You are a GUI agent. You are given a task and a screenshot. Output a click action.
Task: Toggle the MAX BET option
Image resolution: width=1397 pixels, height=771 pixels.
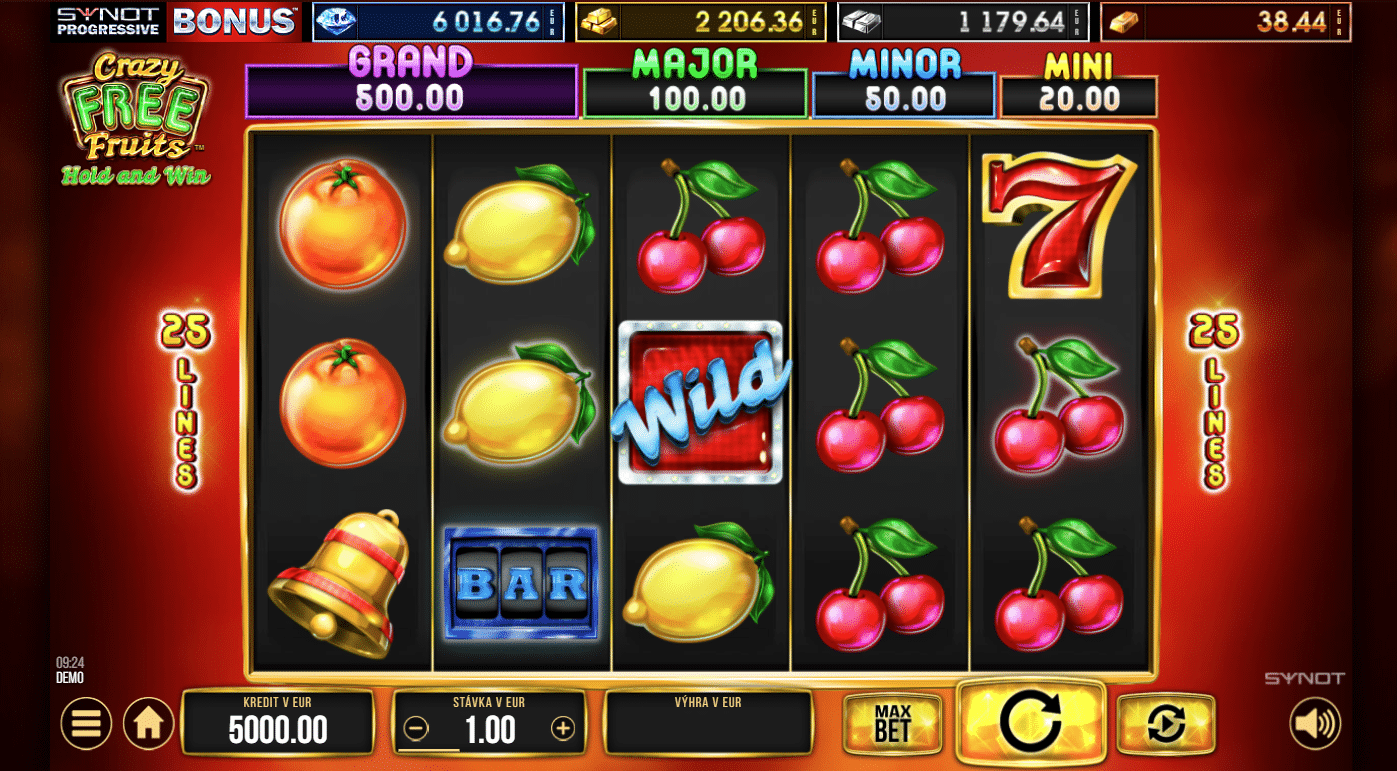point(891,722)
